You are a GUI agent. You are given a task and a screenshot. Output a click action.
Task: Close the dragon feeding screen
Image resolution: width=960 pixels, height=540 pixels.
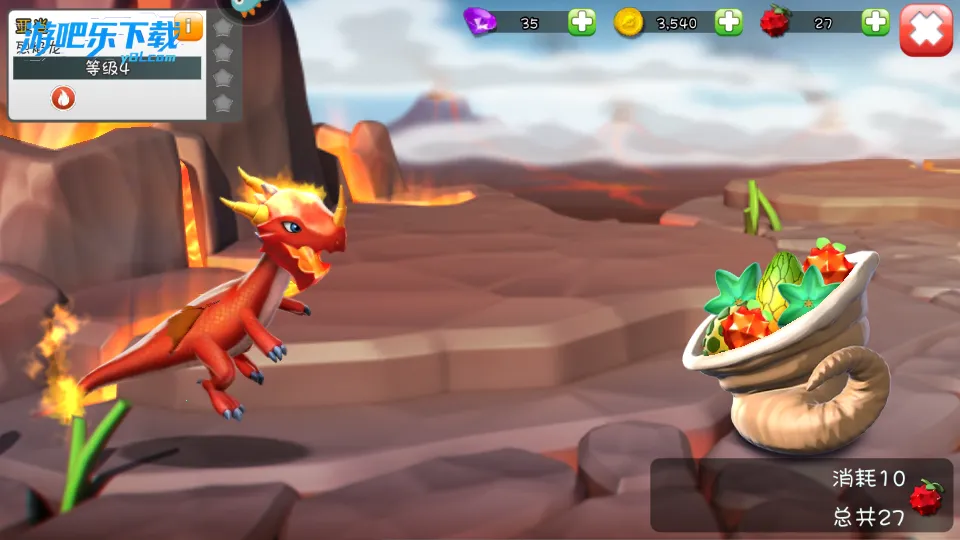pos(925,29)
